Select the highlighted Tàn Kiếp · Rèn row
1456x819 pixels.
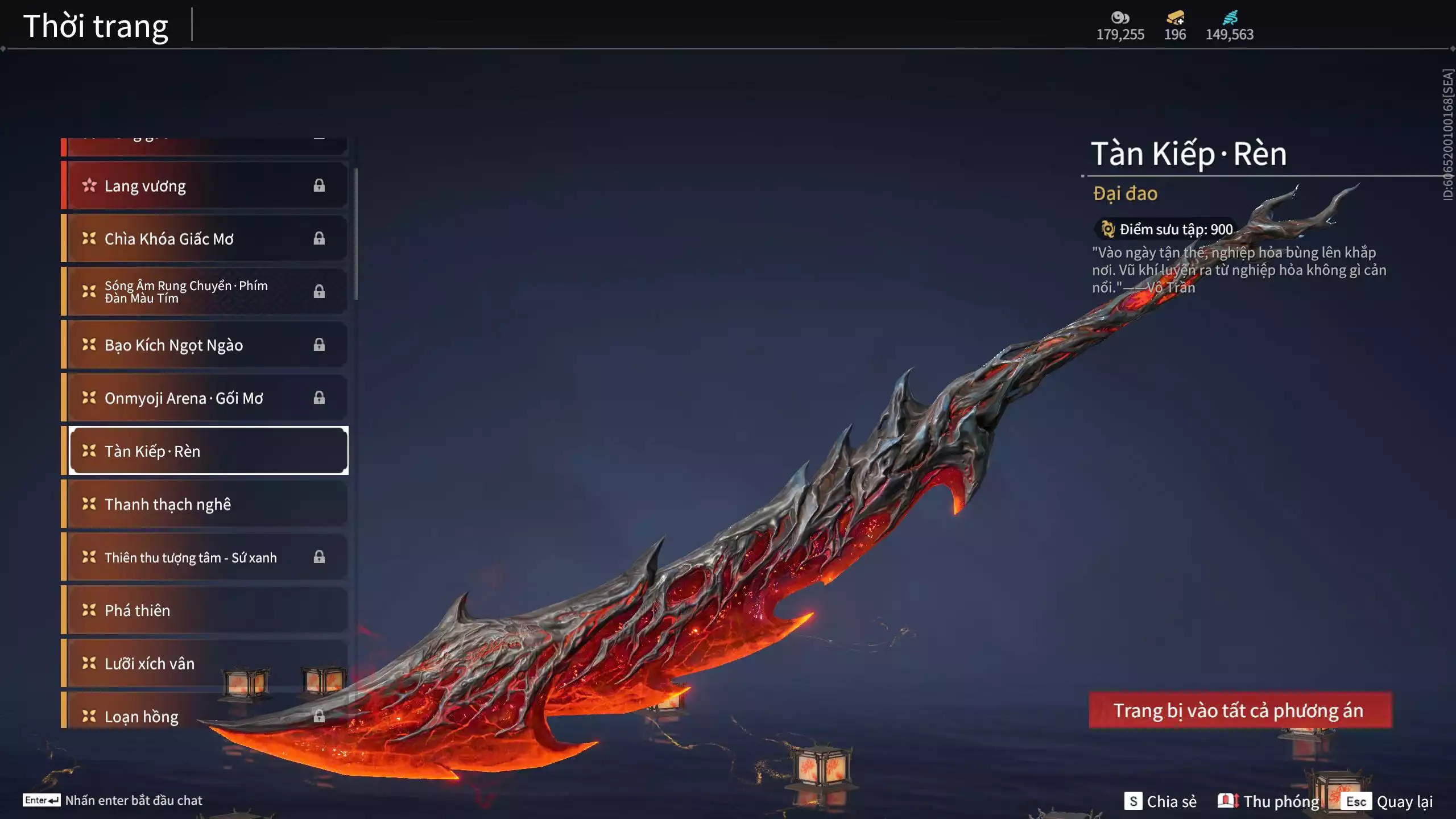coord(208,451)
